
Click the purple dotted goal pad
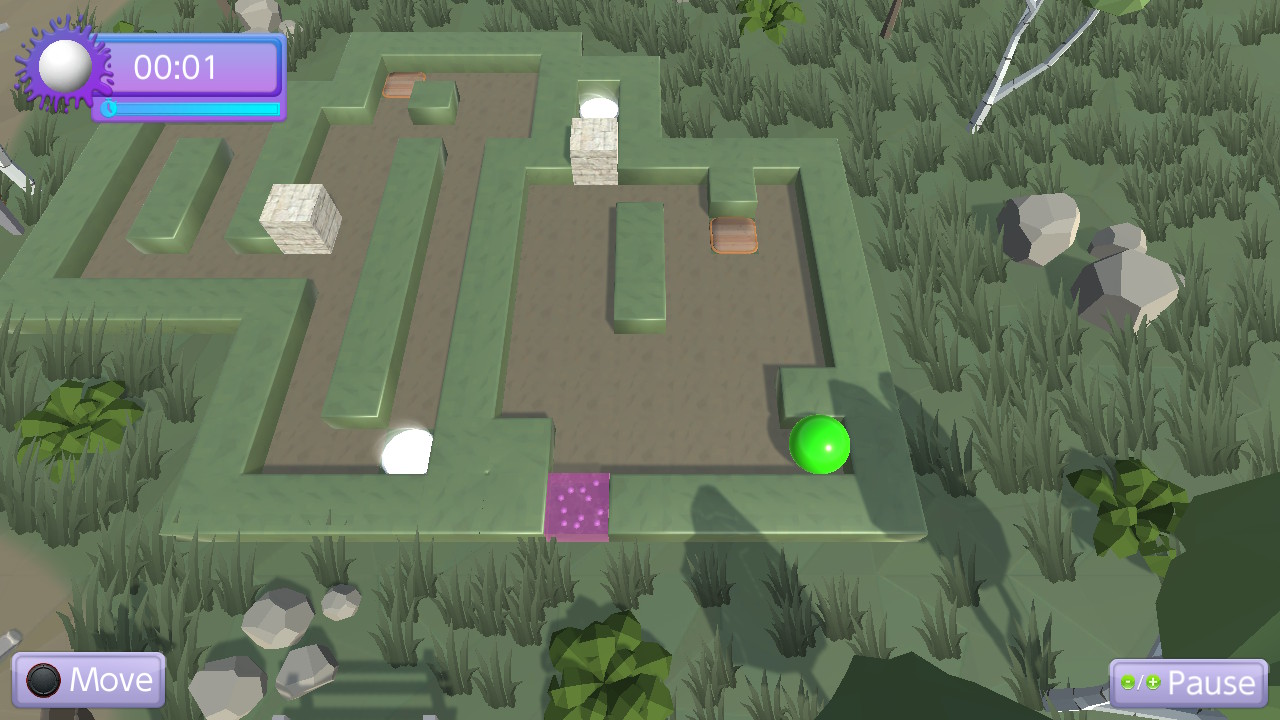click(x=580, y=506)
